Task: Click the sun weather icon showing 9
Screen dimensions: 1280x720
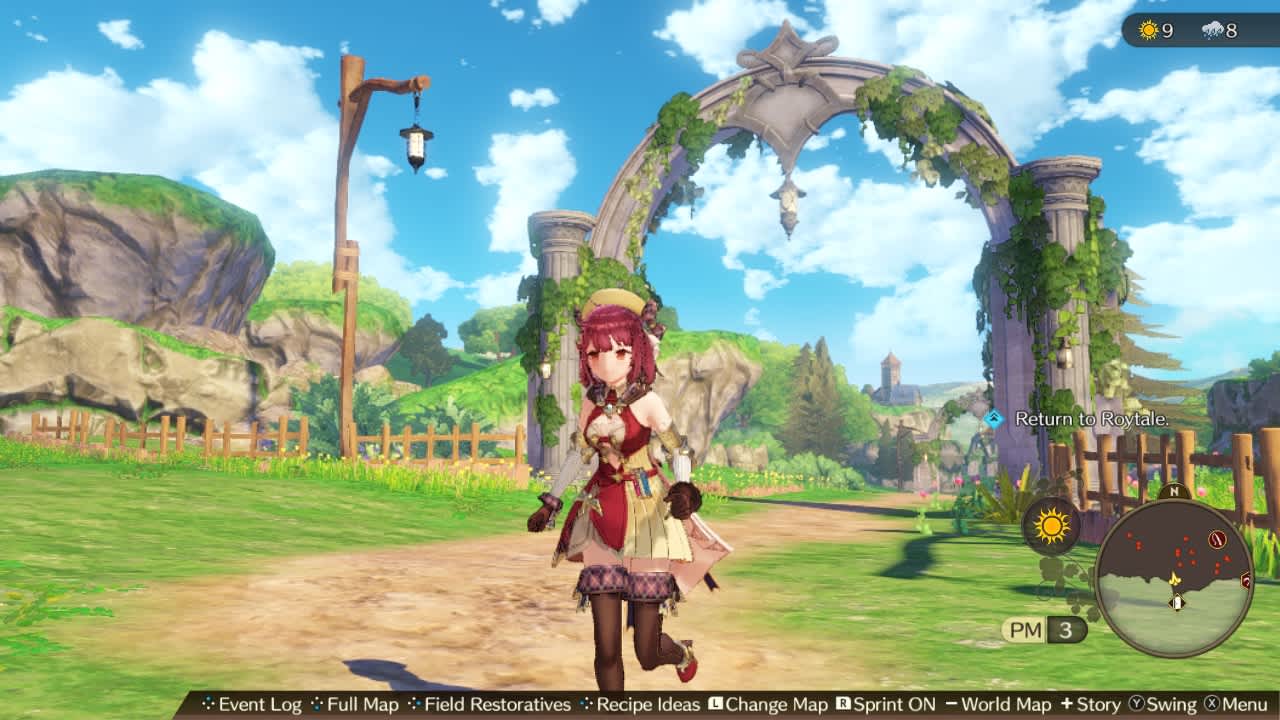Action: [x=1150, y=30]
